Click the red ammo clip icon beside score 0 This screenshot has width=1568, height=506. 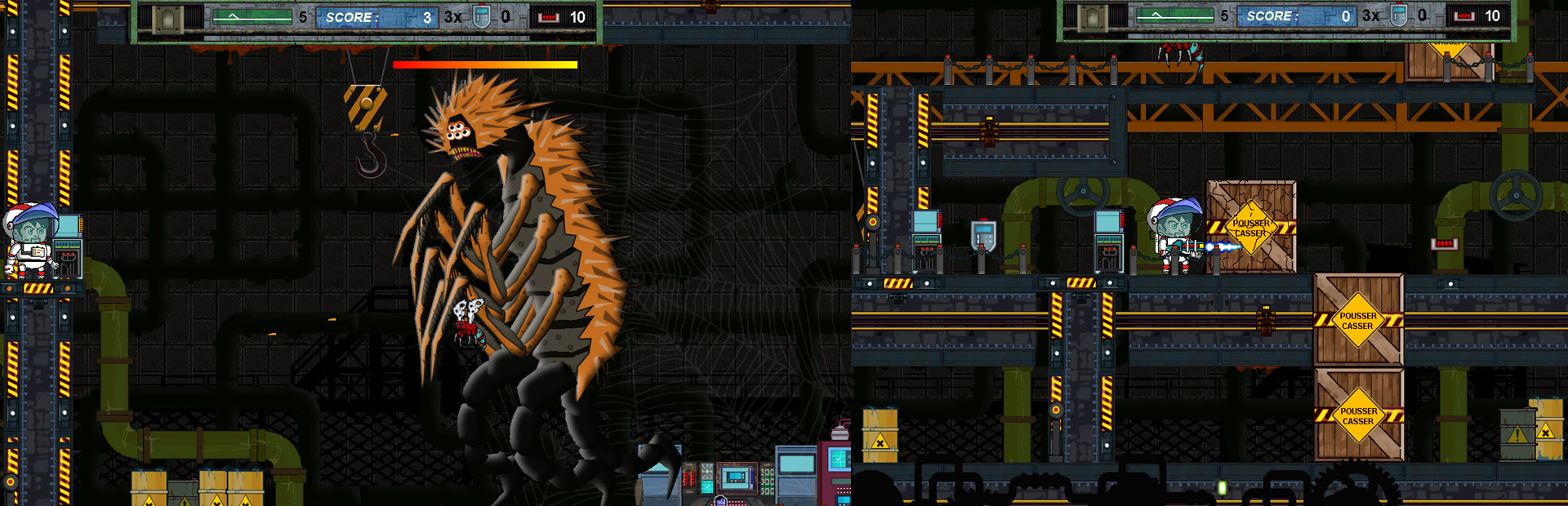[x=1464, y=16]
